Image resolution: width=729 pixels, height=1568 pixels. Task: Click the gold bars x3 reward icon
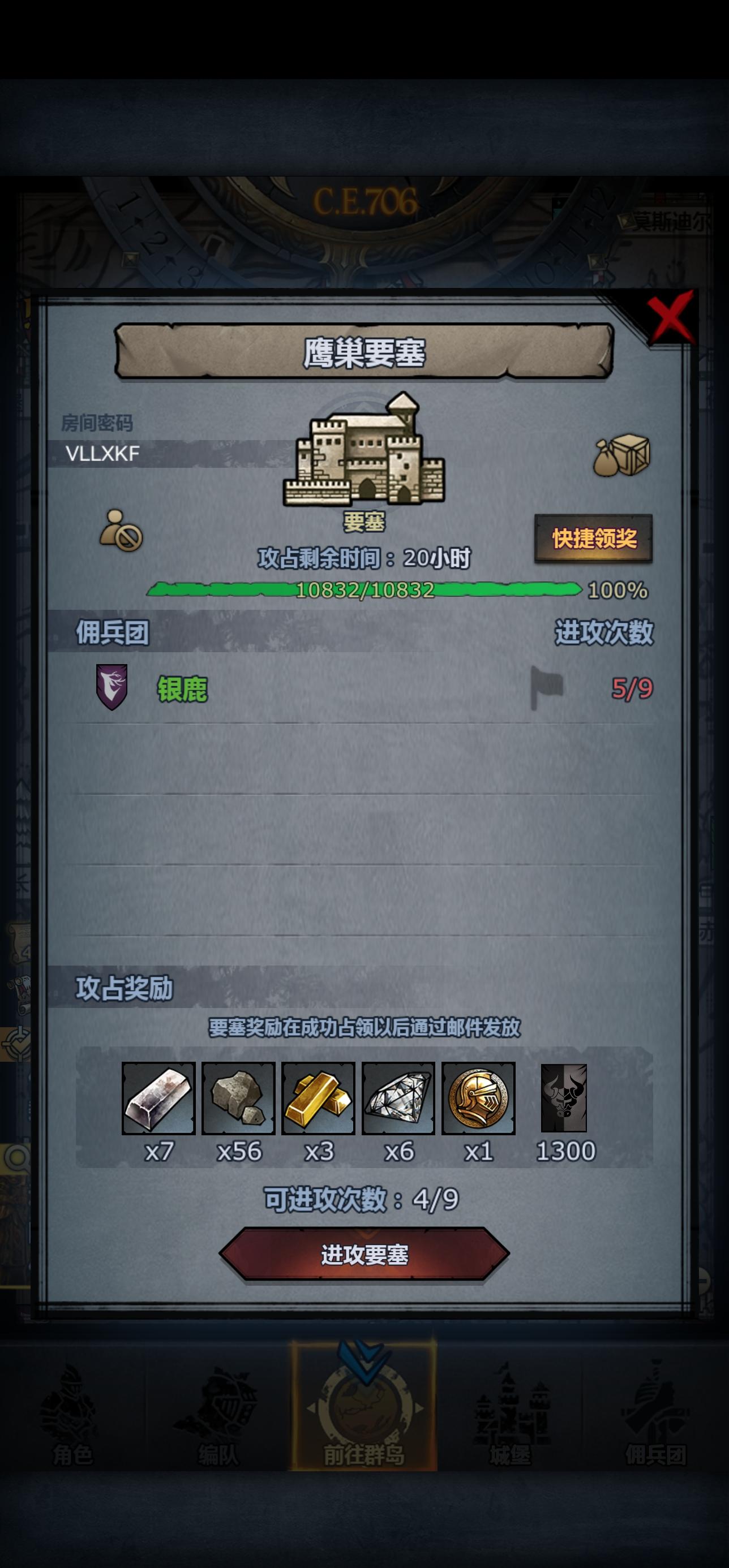[320, 1099]
